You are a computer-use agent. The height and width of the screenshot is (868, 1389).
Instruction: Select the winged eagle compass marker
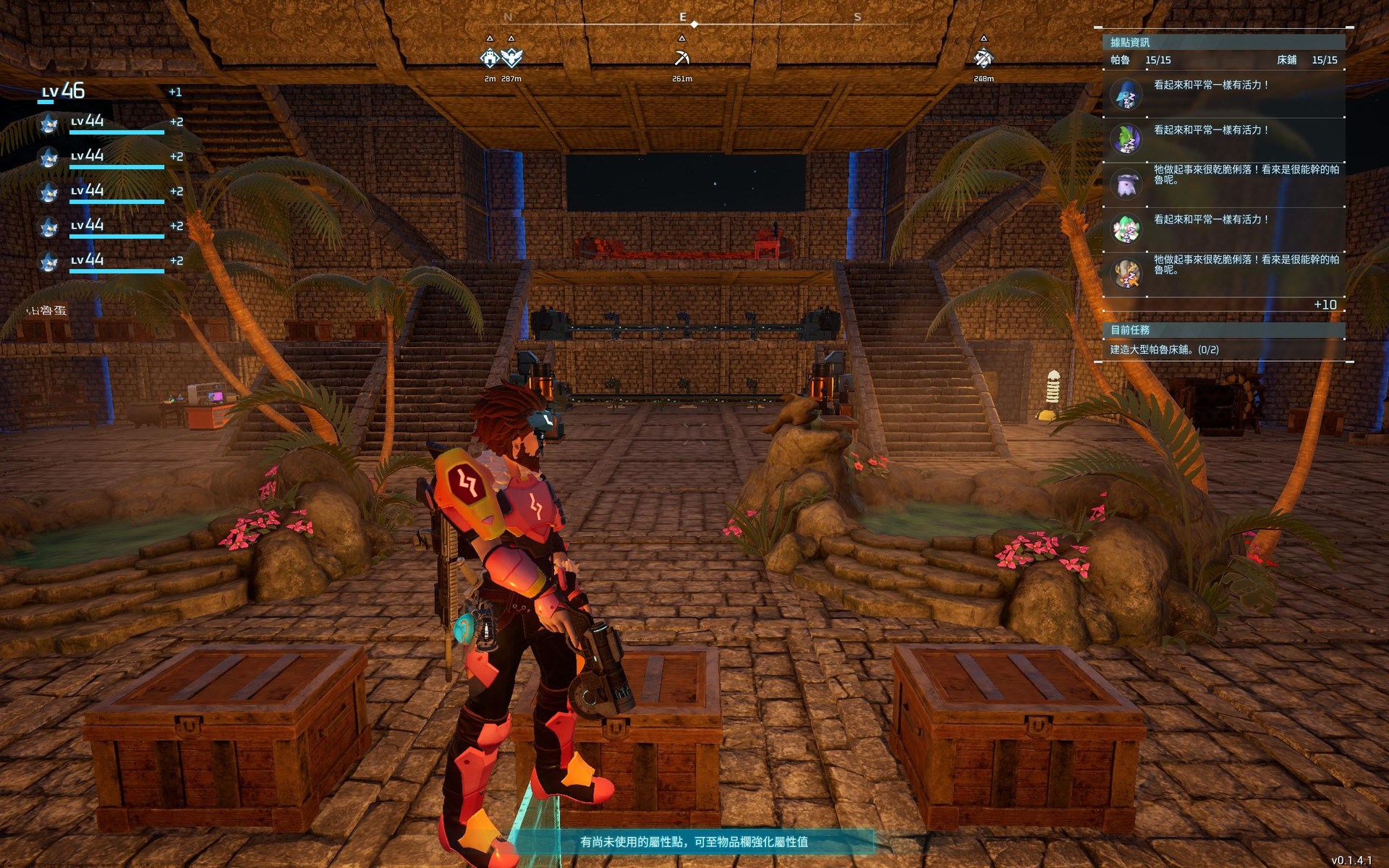click(x=511, y=57)
